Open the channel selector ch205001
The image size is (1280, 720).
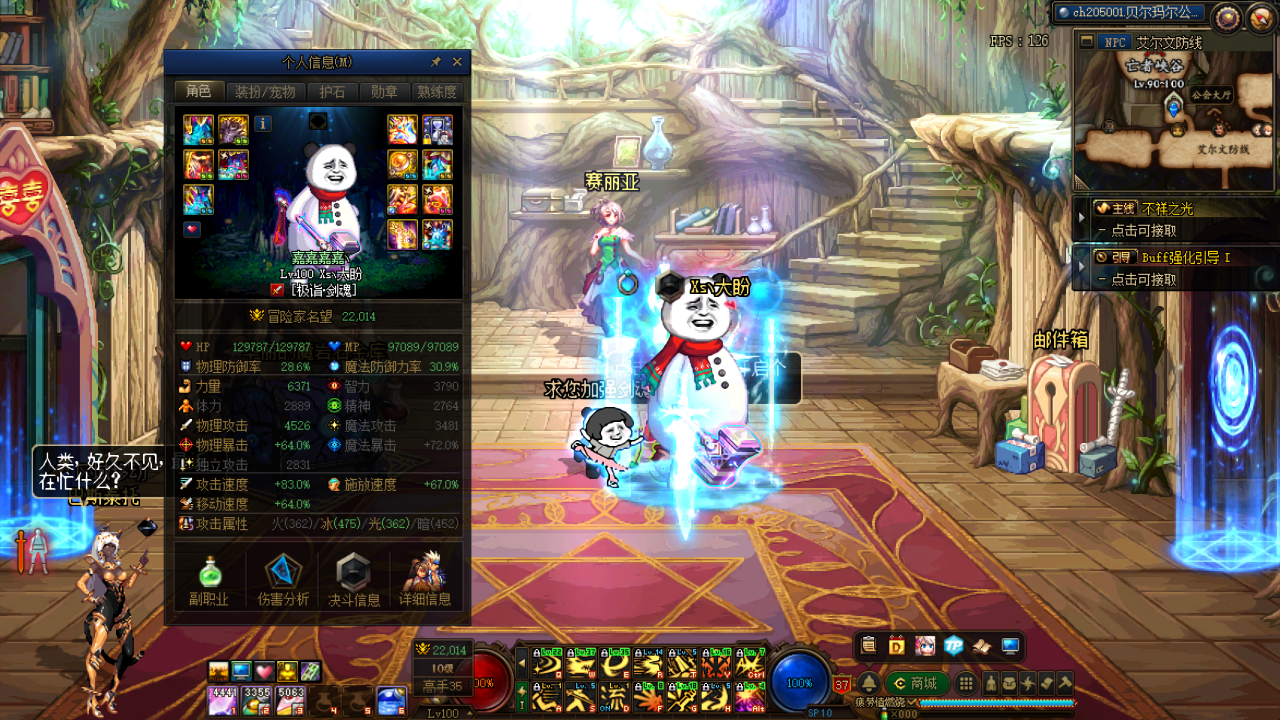point(1130,12)
